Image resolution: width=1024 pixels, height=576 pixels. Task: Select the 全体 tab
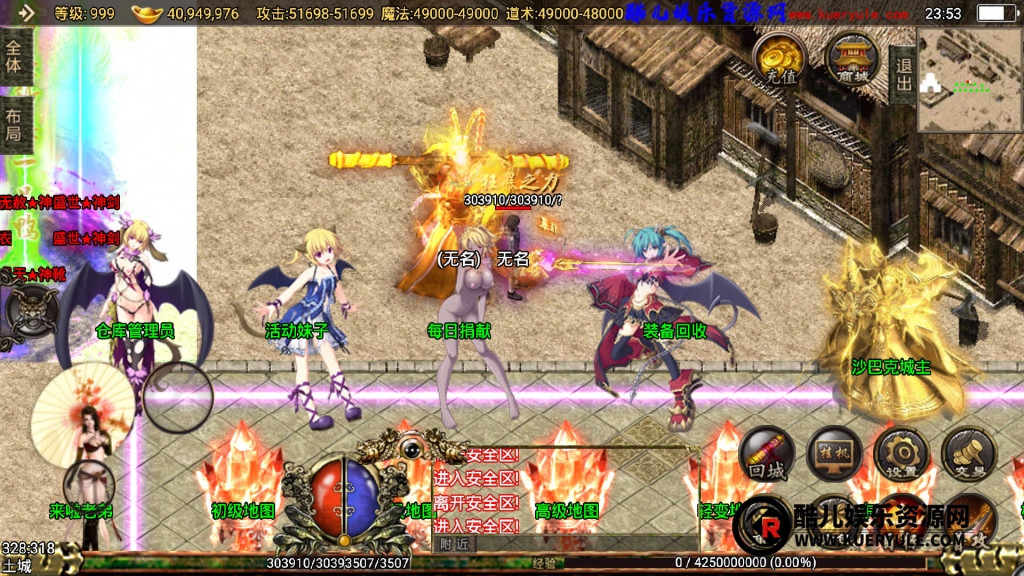coord(15,57)
